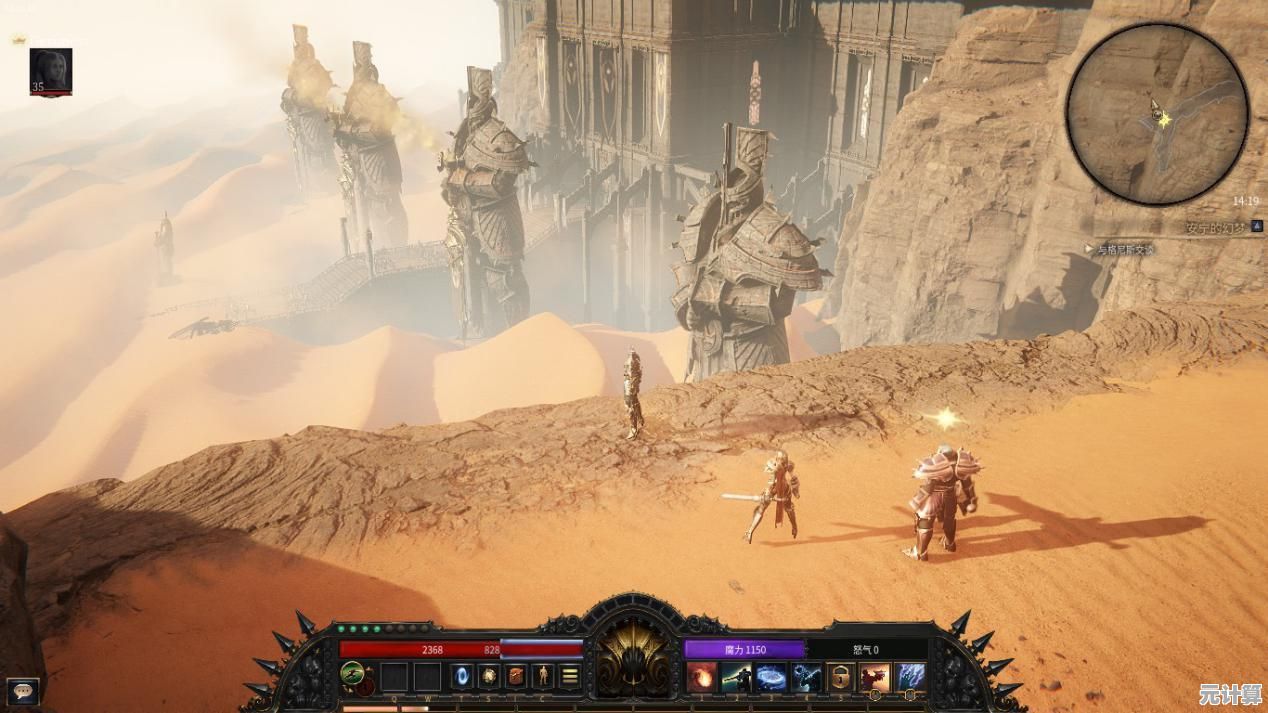Select the quest objective below the minimap
1268x713 pixels.
click(1124, 250)
